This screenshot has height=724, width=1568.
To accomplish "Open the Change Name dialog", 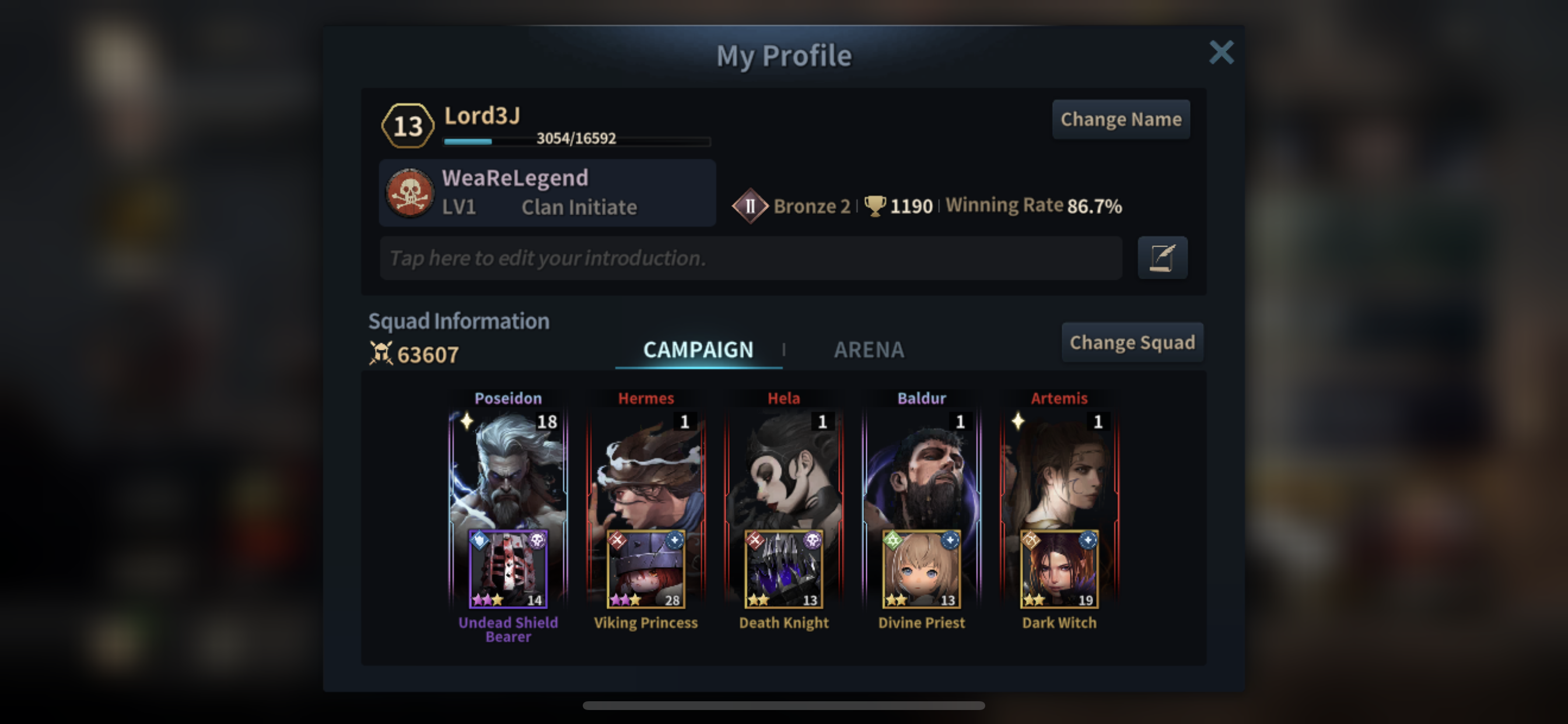I will tap(1121, 120).
